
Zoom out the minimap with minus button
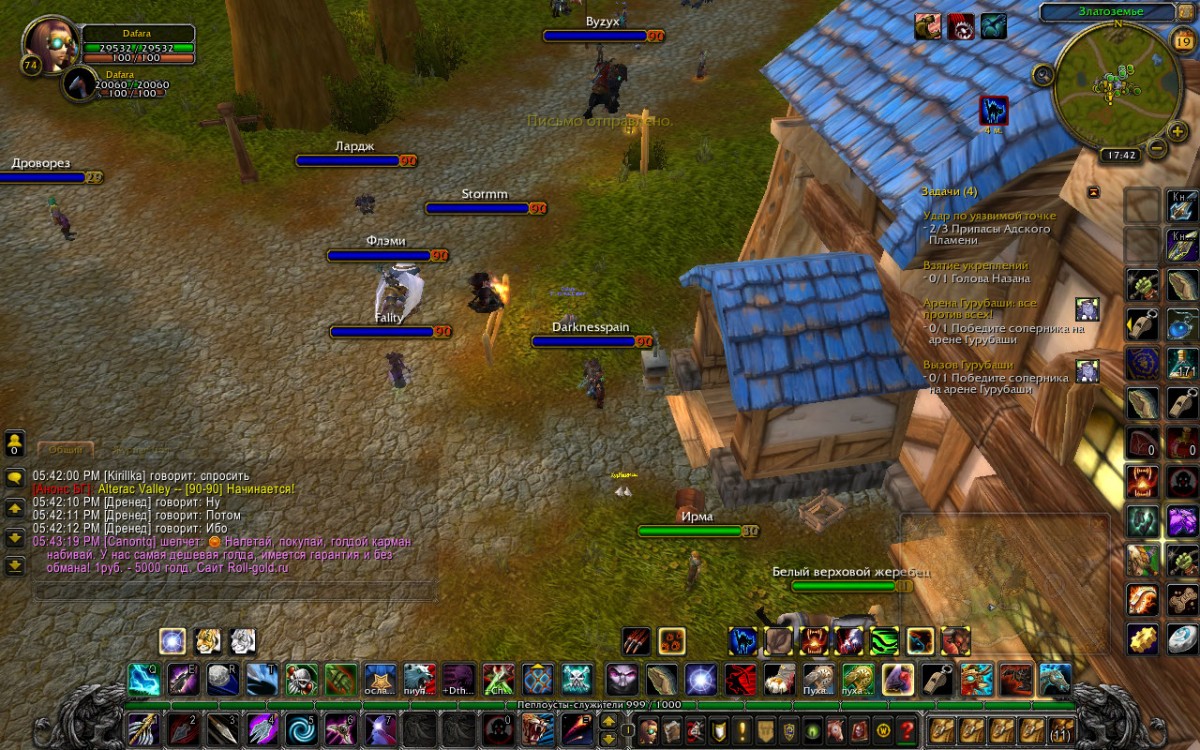tap(1156, 148)
